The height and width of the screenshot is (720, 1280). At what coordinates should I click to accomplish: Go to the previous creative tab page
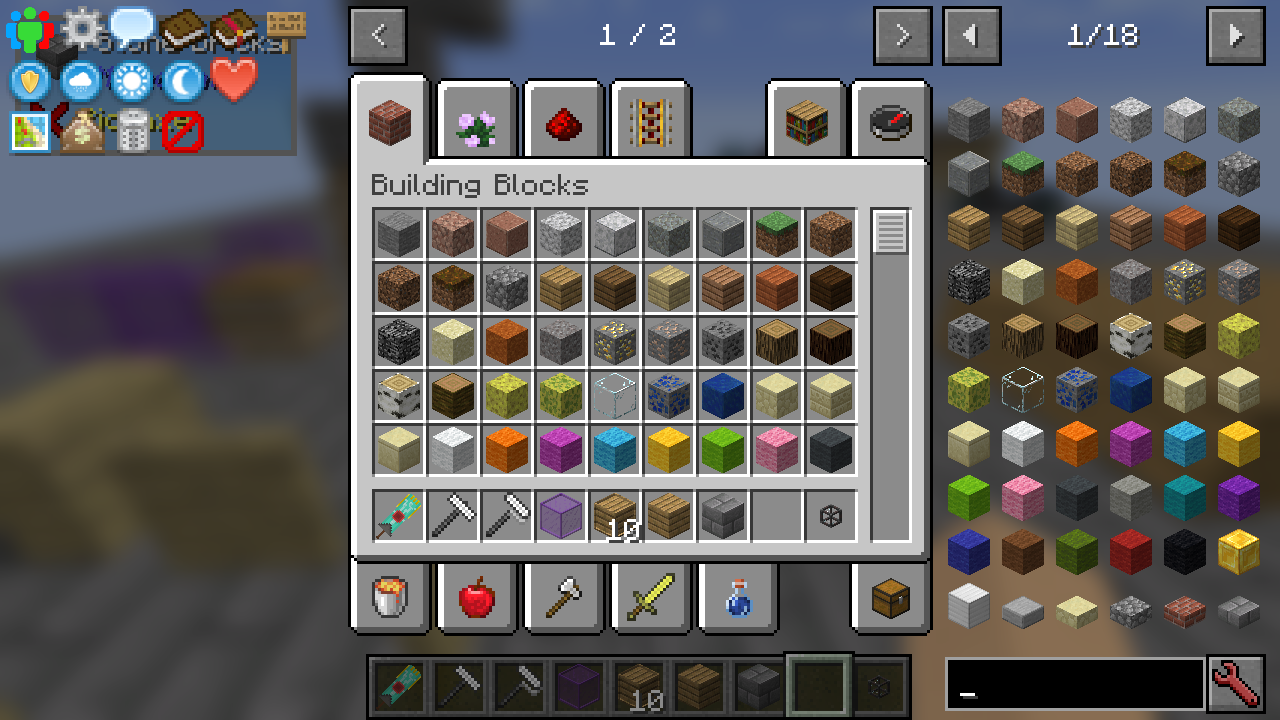[378, 36]
